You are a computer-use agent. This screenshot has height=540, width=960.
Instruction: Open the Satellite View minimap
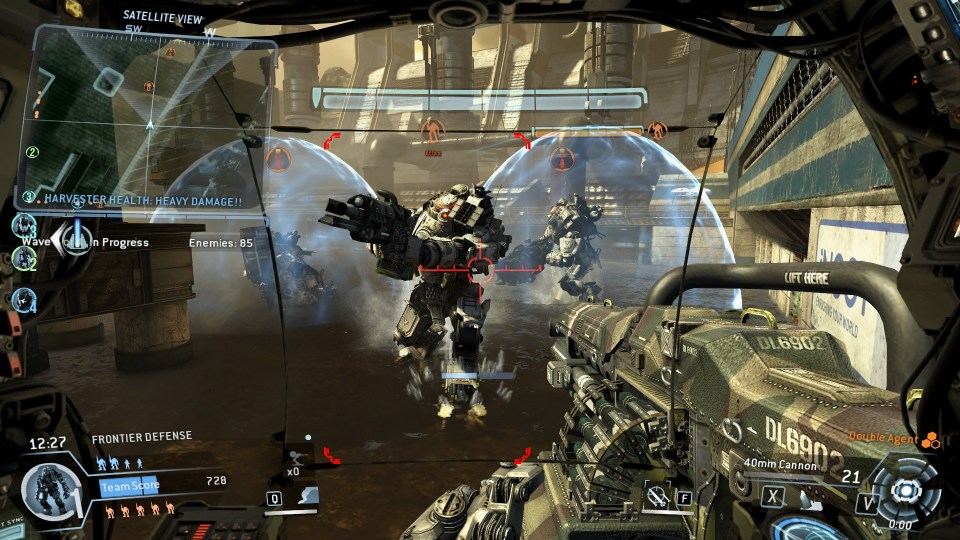(150, 115)
